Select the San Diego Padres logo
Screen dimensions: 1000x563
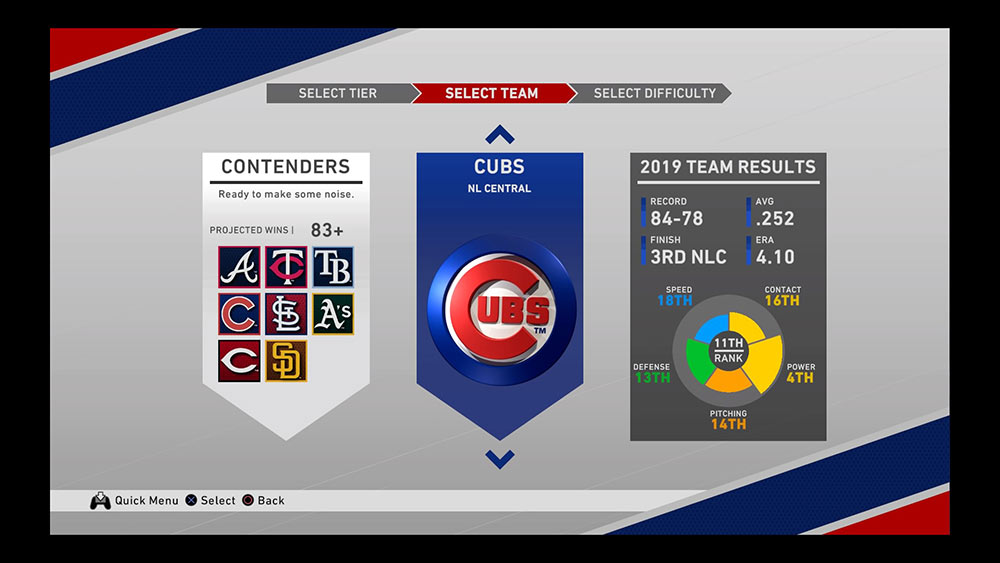[x=286, y=361]
